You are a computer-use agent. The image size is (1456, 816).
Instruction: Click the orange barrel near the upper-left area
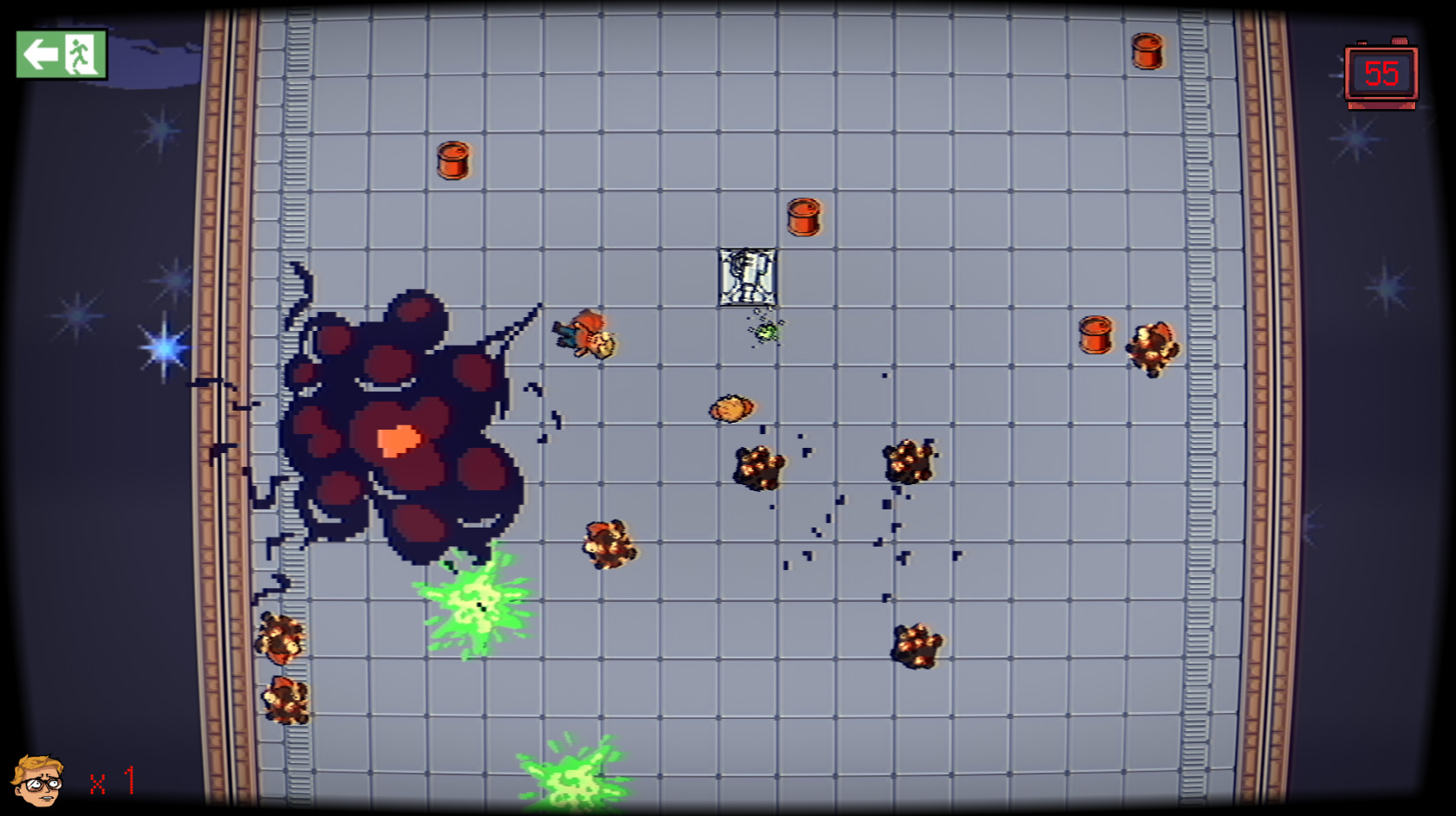[455, 159]
